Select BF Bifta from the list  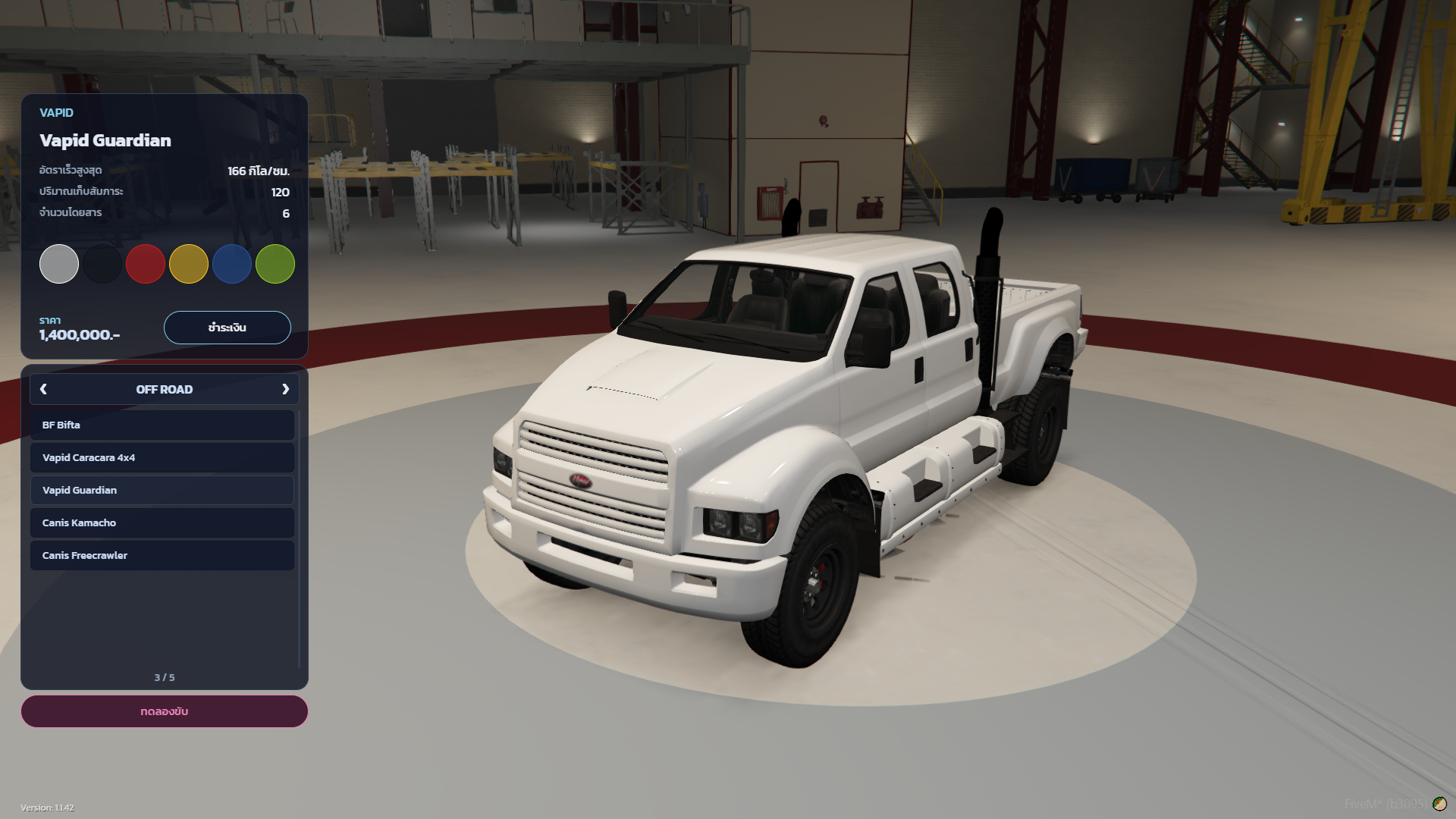(162, 425)
